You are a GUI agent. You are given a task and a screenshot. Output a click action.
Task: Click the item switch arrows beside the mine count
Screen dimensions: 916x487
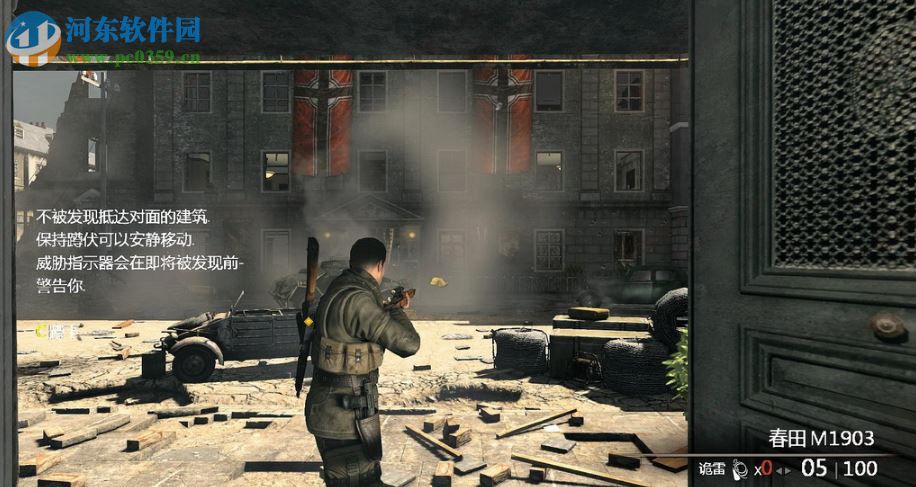(783, 468)
